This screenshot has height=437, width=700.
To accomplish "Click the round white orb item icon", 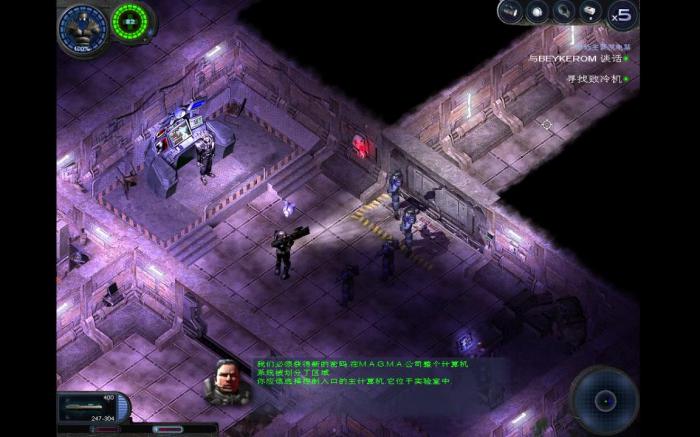I will coord(537,13).
